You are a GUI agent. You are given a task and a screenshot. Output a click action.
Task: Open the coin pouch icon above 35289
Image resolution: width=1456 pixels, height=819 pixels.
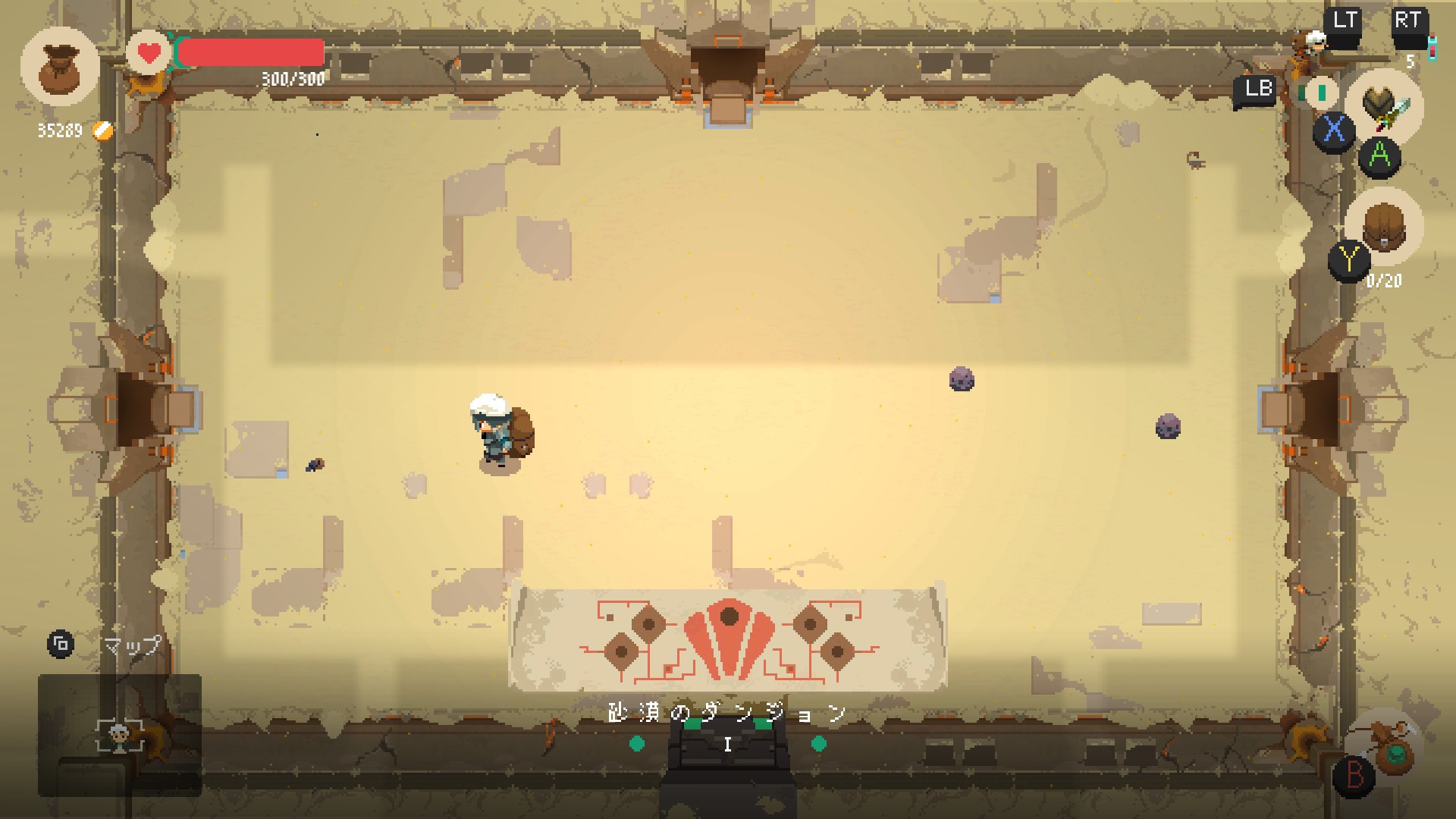61,68
